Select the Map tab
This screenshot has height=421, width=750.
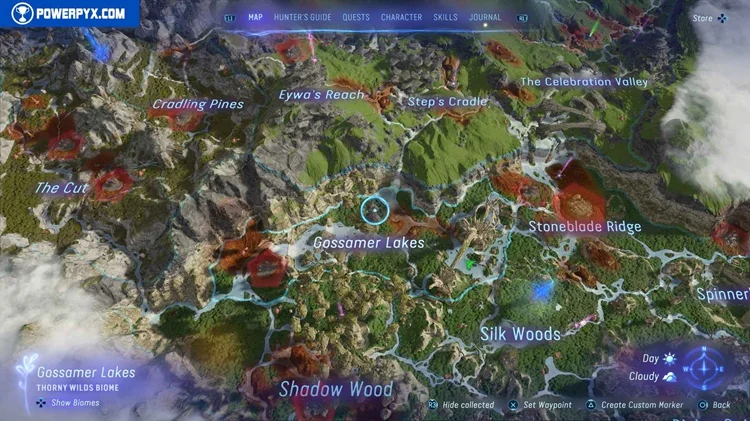[255, 17]
